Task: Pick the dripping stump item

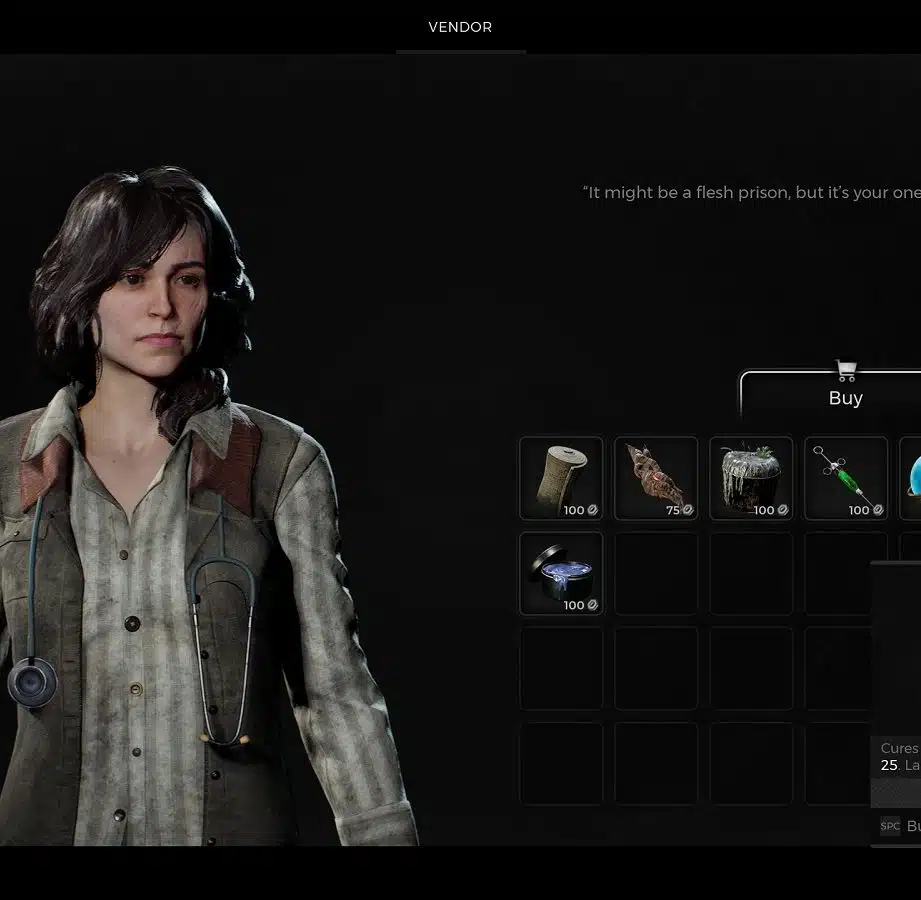Action: click(x=751, y=478)
